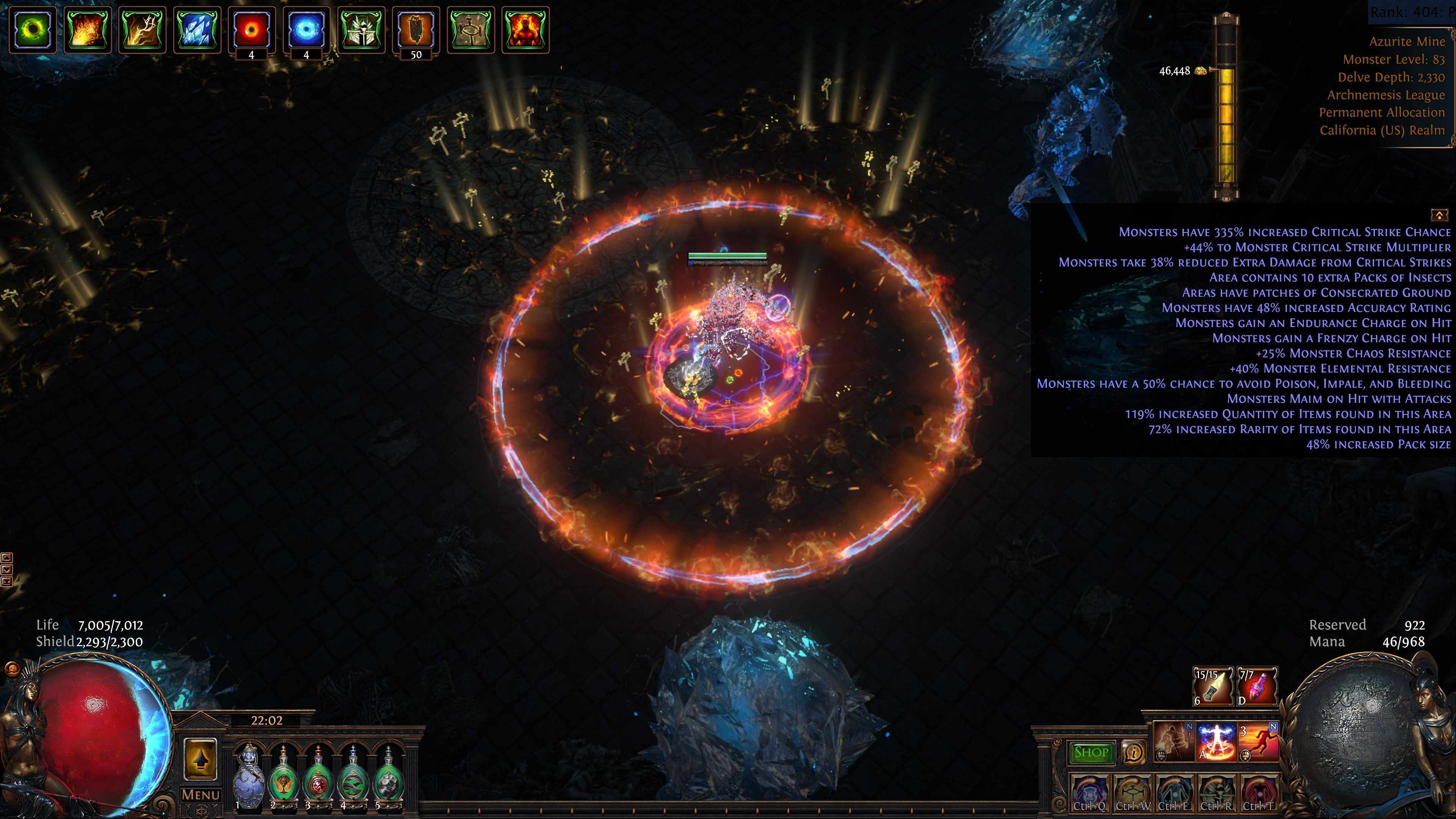Click the banner buff icon showing 50

tap(415, 30)
